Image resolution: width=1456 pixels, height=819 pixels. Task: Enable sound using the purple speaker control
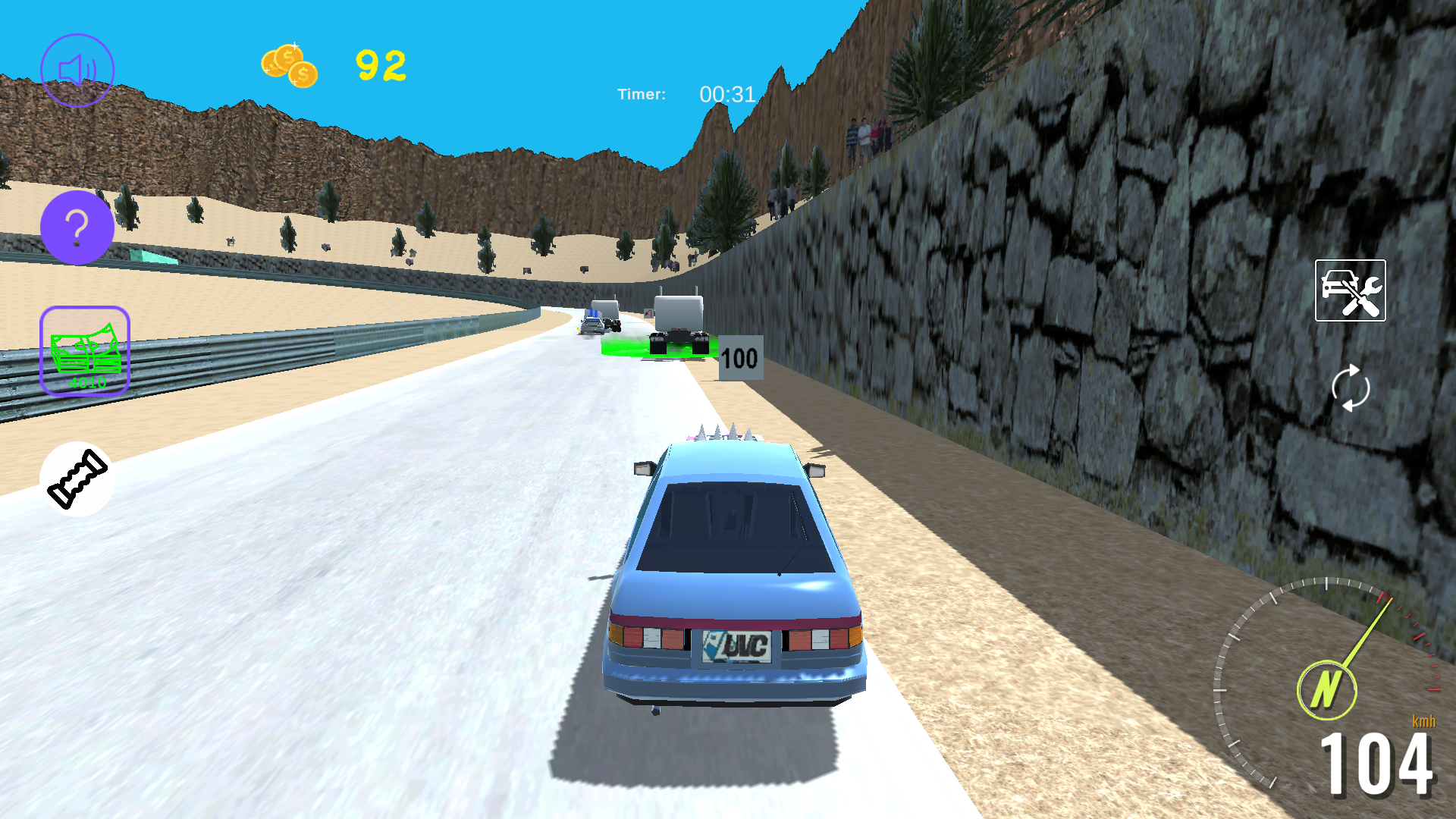[x=77, y=70]
